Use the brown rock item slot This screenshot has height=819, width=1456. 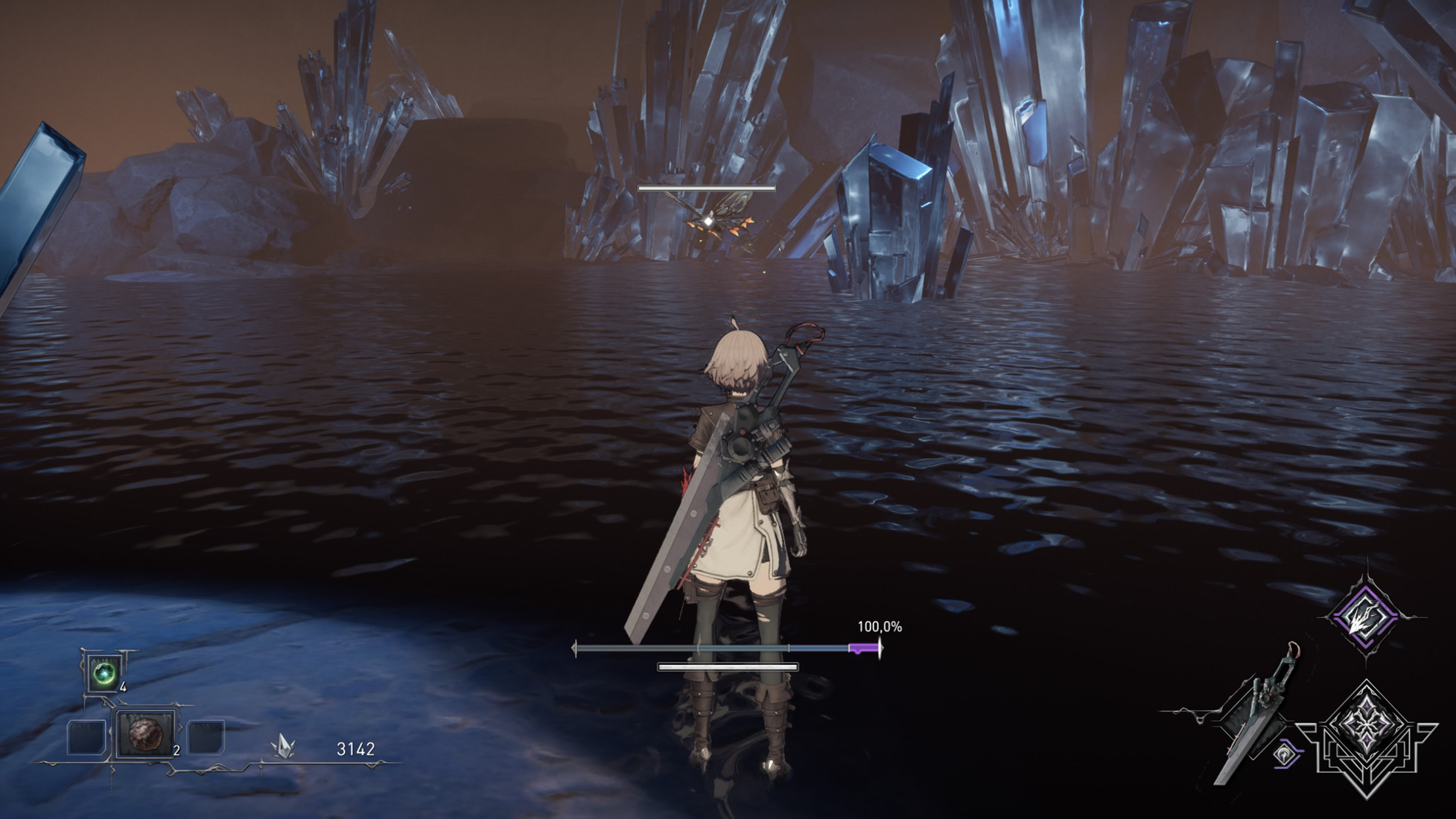pos(144,734)
